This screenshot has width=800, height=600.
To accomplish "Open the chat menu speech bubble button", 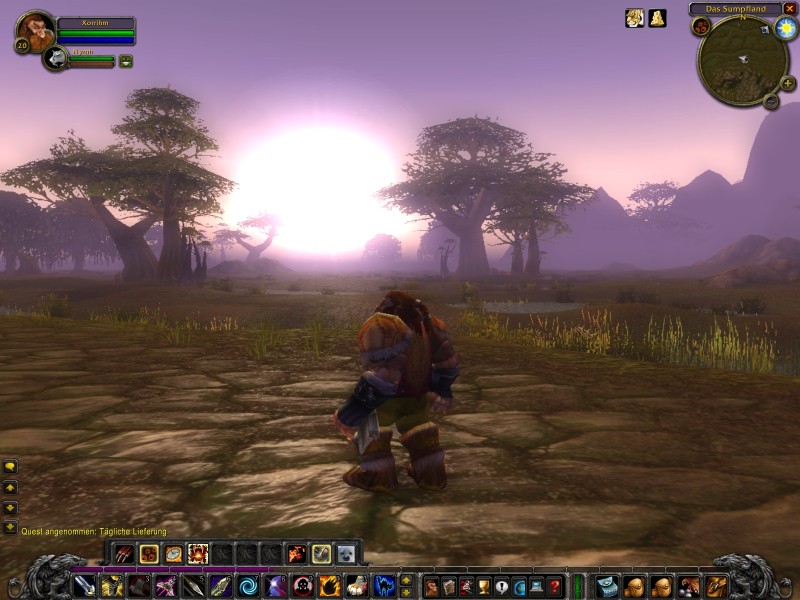I will [x=10, y=466].
